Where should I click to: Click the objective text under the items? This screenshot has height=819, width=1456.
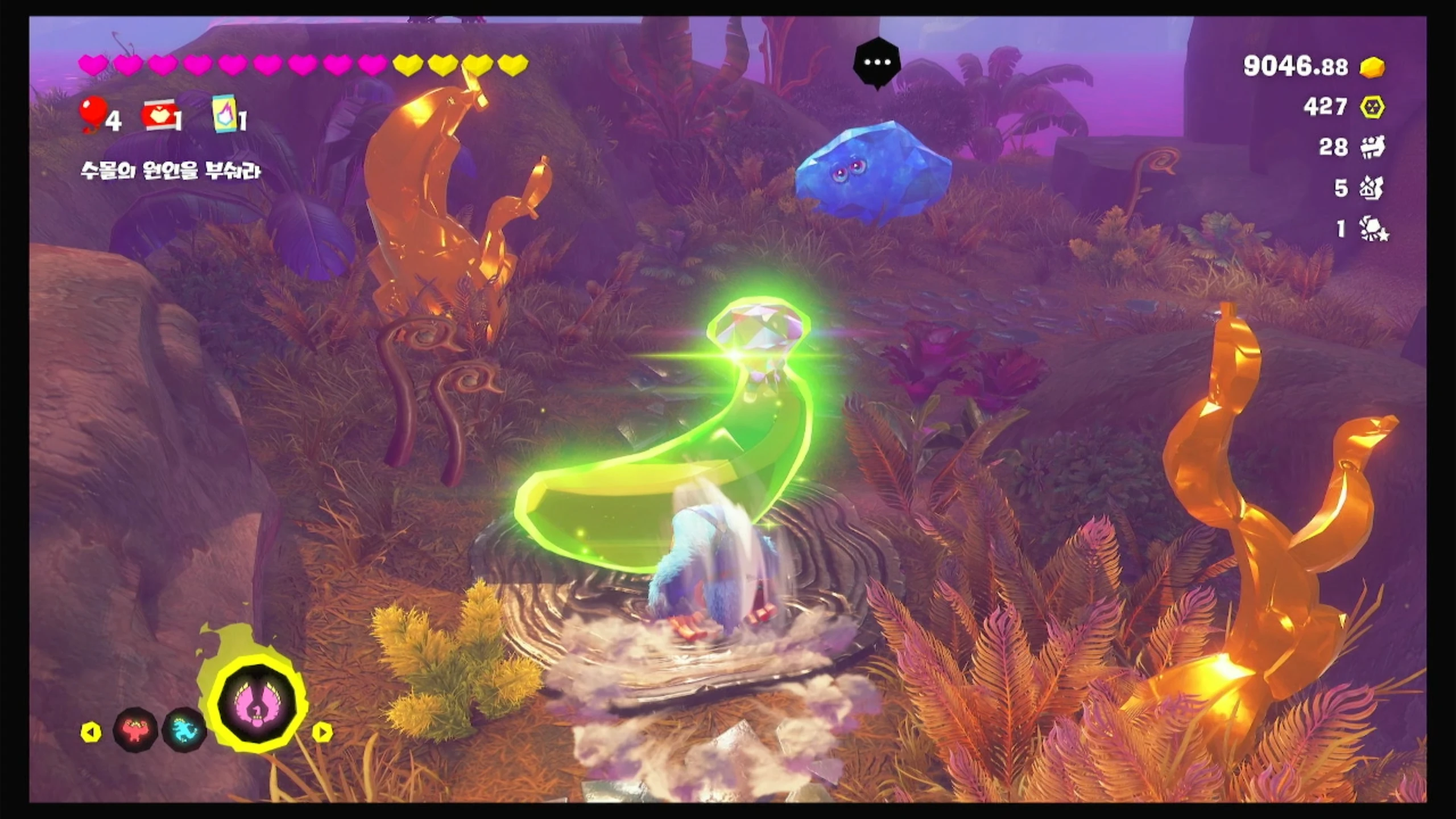pyautogui.click(x=171, y=171)
